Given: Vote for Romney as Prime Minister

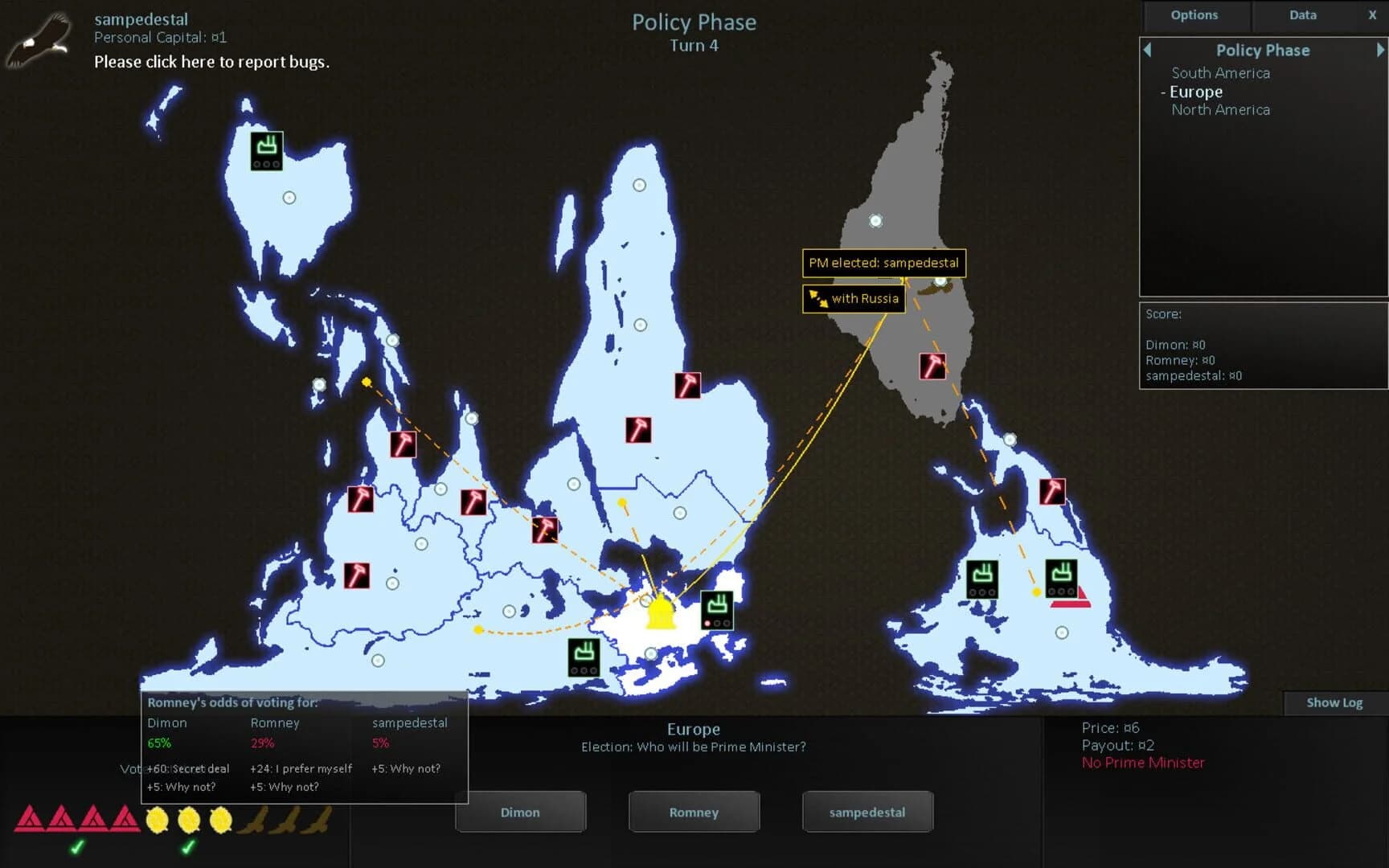Looking at the screenshot, I should [x=693, y=812].
